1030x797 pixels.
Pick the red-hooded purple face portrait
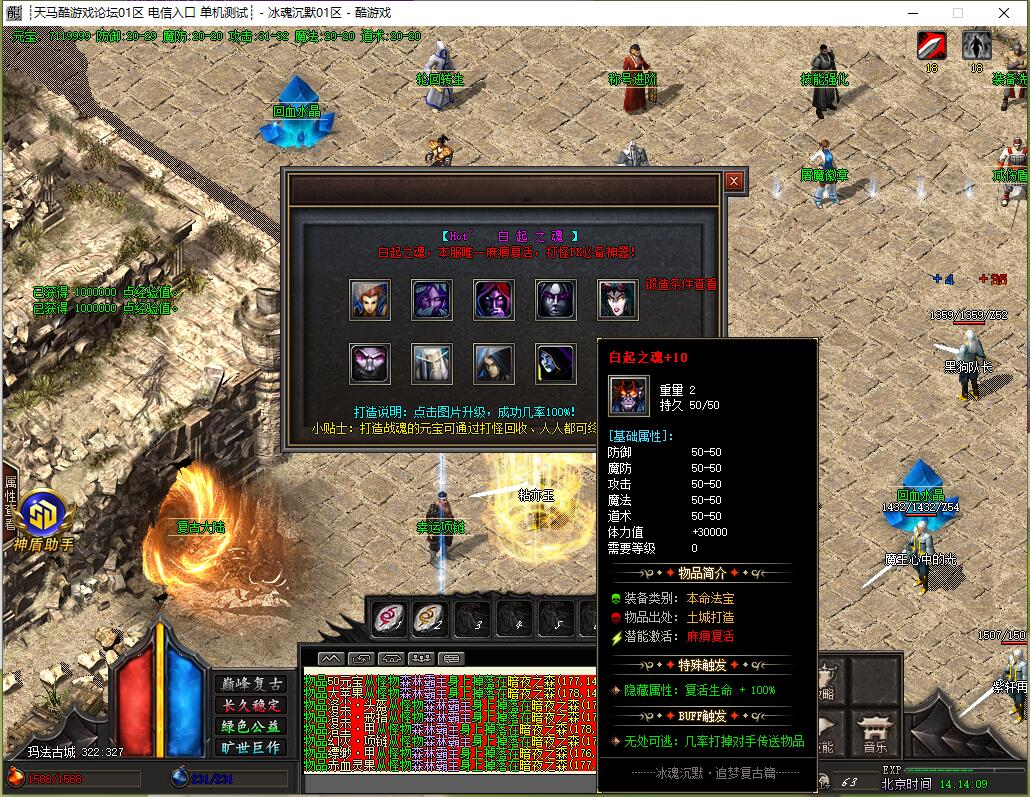click(494, 299)
